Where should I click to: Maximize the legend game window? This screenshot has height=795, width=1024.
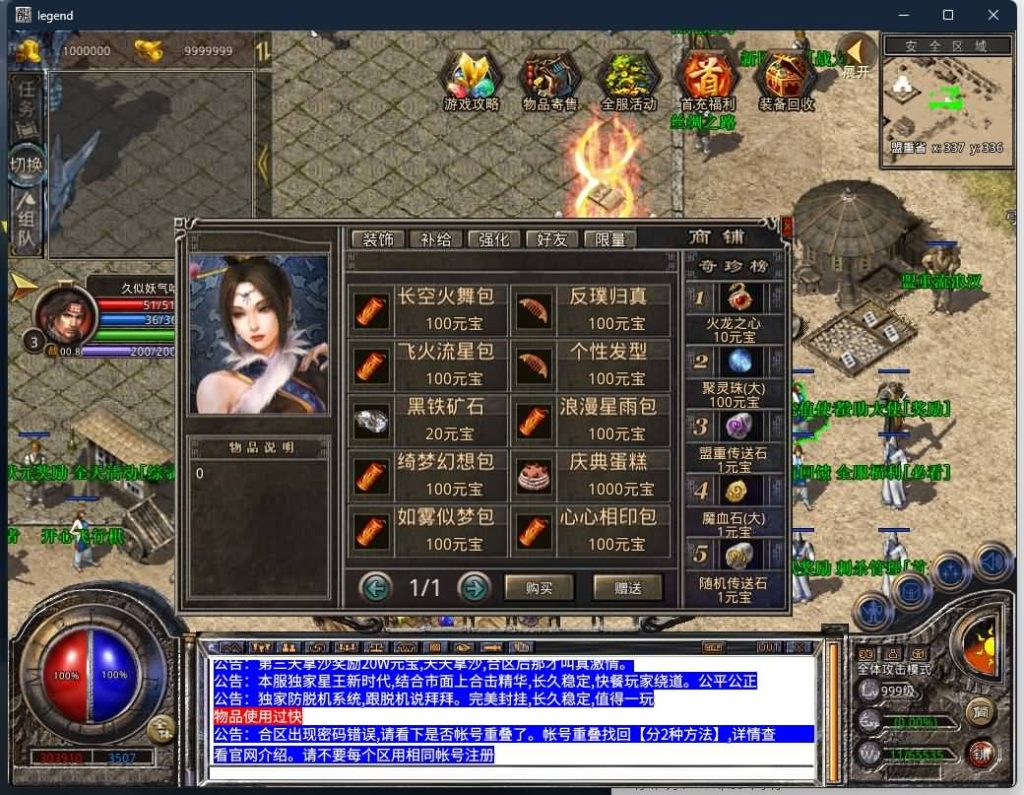point(948,15)
